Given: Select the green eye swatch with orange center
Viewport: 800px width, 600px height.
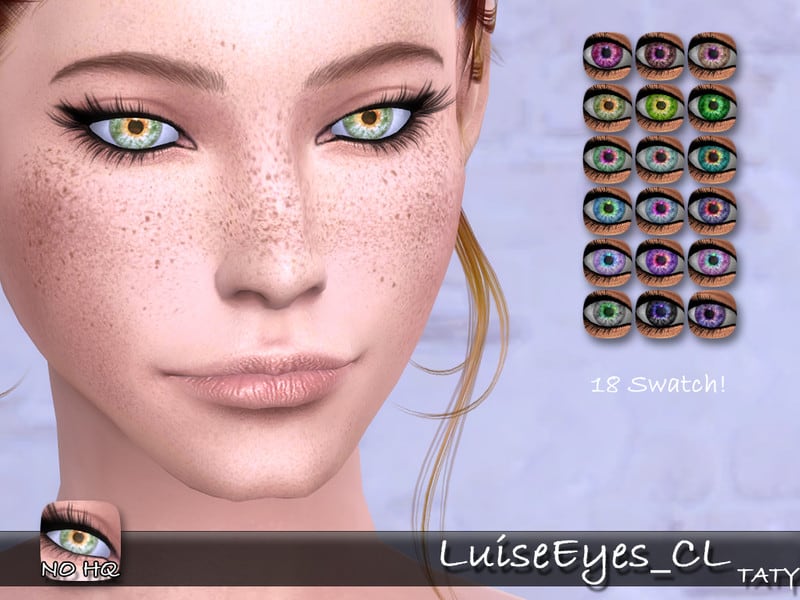Looking at the screenshot, I should click(608, 107).
